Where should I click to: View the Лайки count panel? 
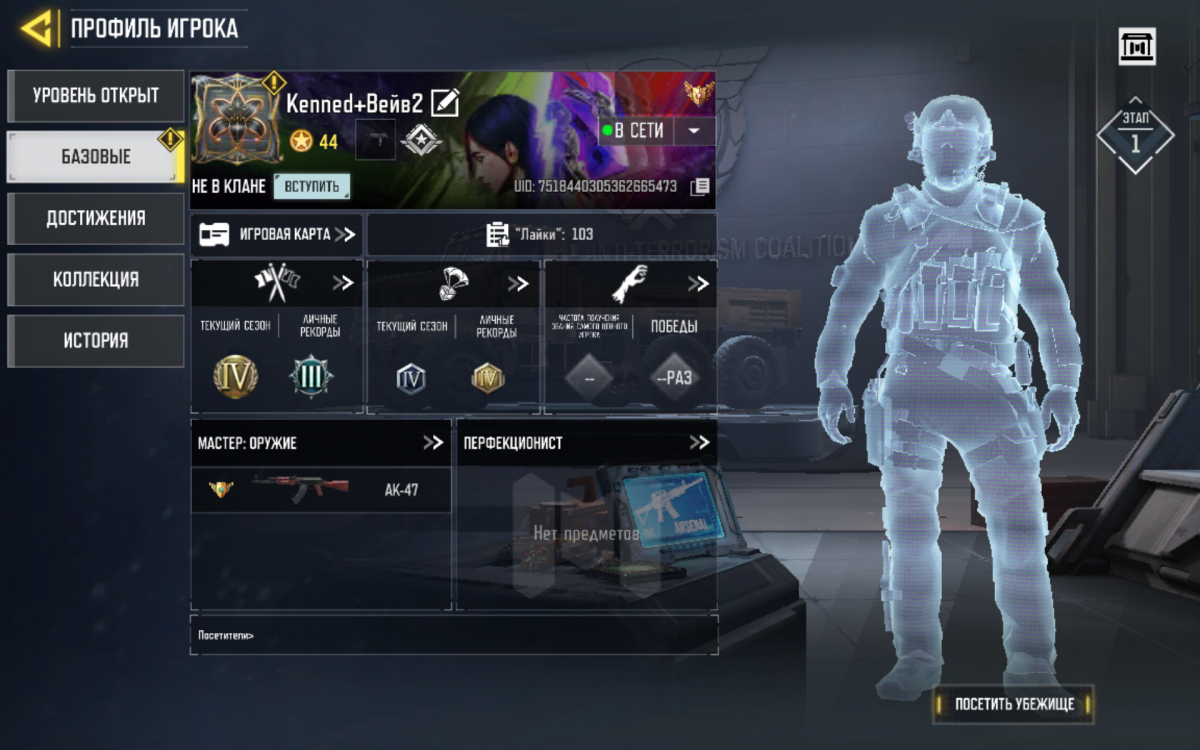coord(541,234)
